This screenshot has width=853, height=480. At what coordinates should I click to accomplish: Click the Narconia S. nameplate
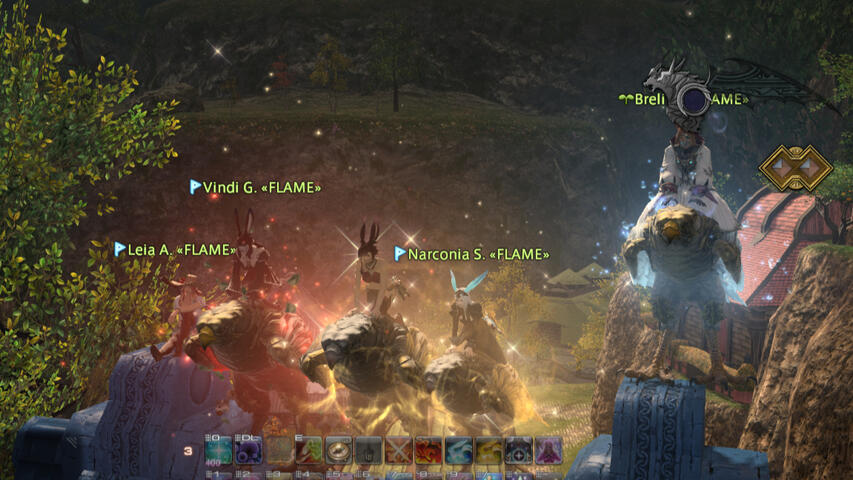478,255
